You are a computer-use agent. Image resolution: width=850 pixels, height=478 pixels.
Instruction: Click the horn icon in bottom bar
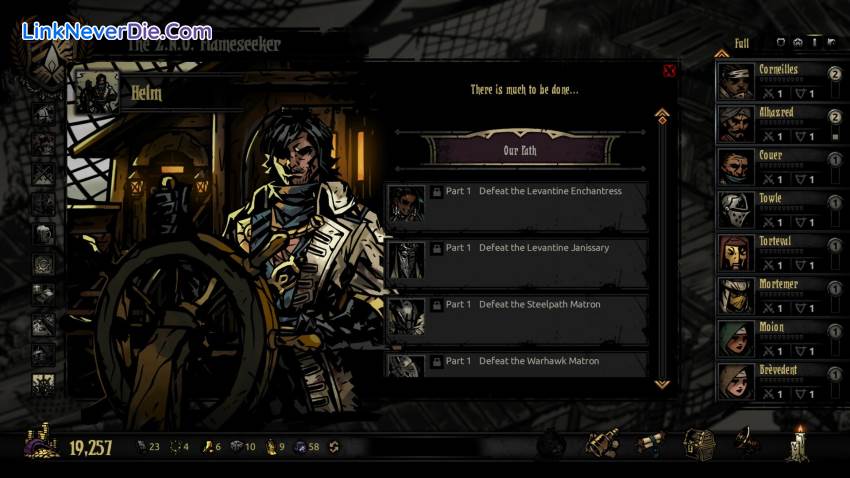point(746,441)
